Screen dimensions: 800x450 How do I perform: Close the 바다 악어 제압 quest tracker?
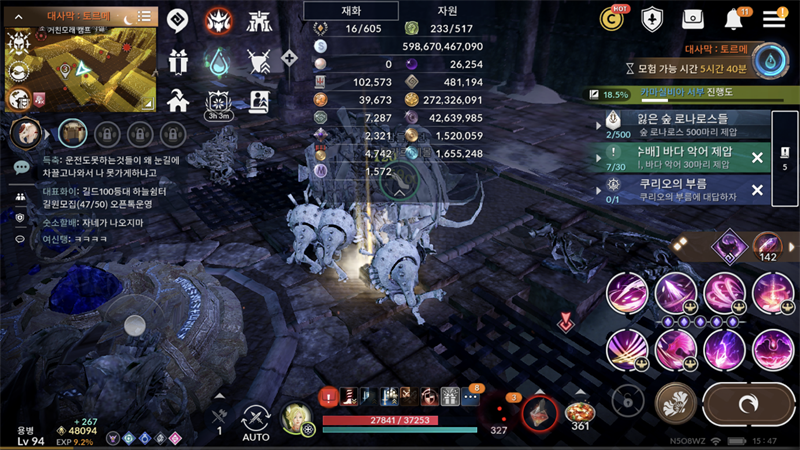757,158
